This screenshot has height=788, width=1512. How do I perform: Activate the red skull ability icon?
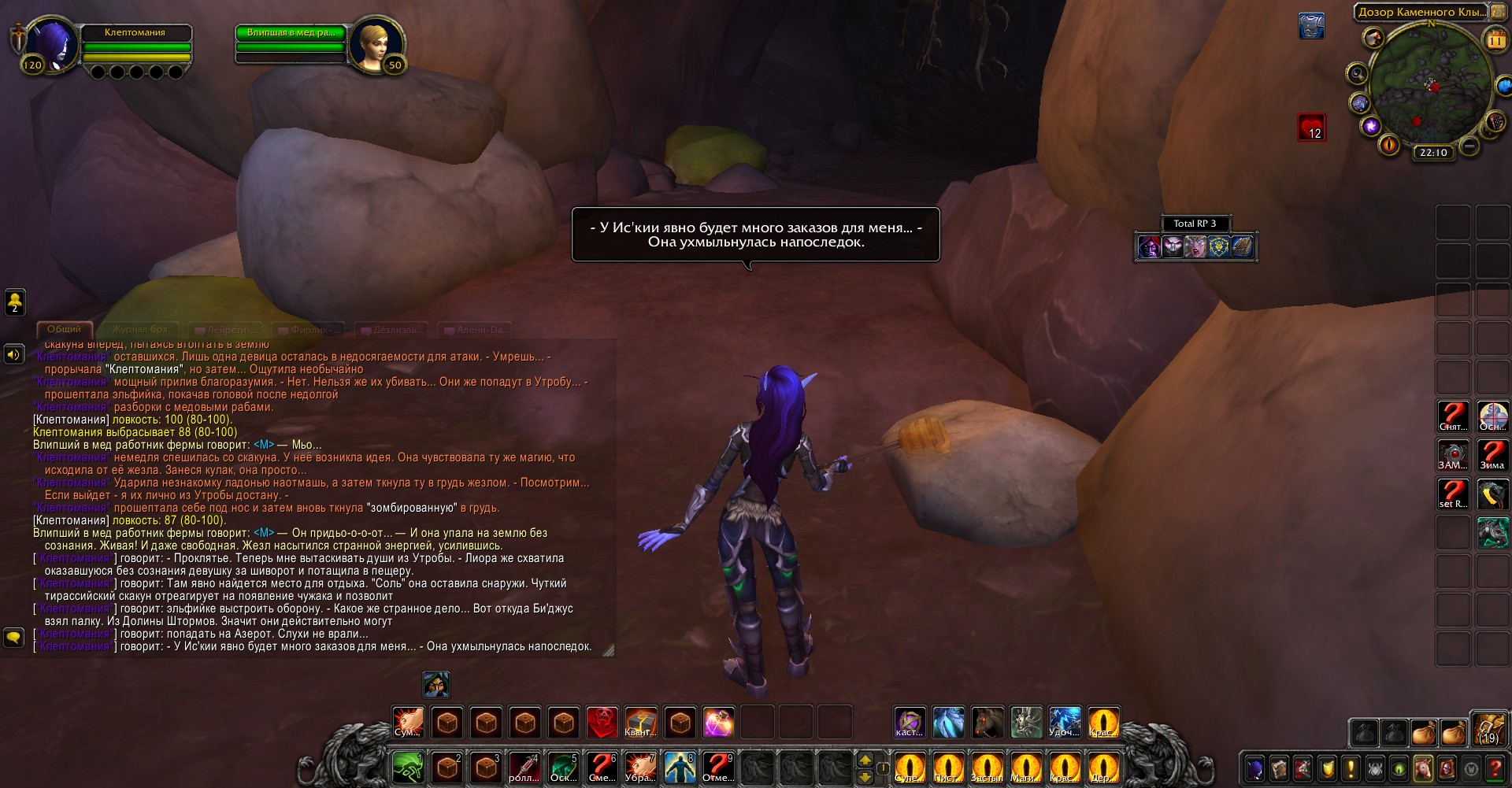point(602,722)
